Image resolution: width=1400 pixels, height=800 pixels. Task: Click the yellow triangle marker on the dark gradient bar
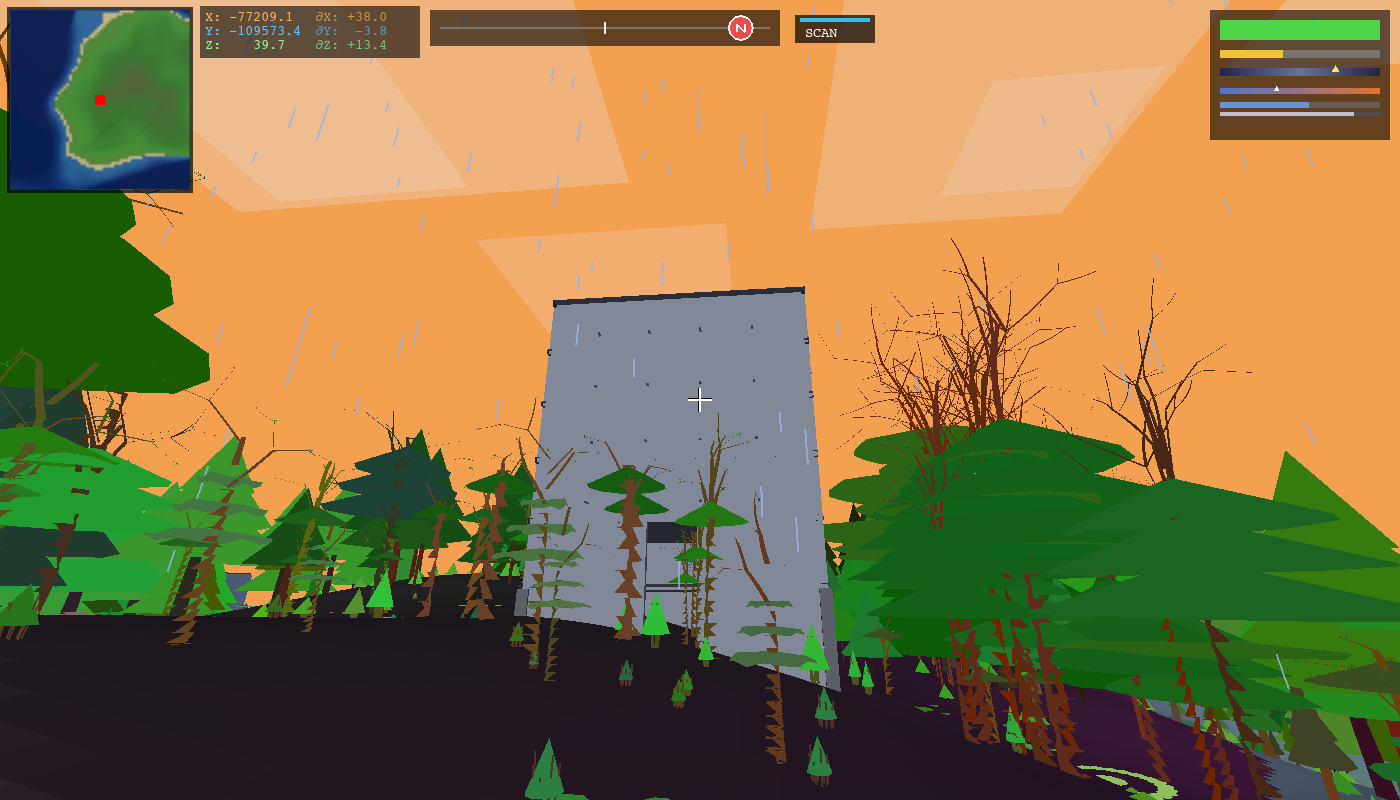pyautogui.click(x=1337, y=68)
